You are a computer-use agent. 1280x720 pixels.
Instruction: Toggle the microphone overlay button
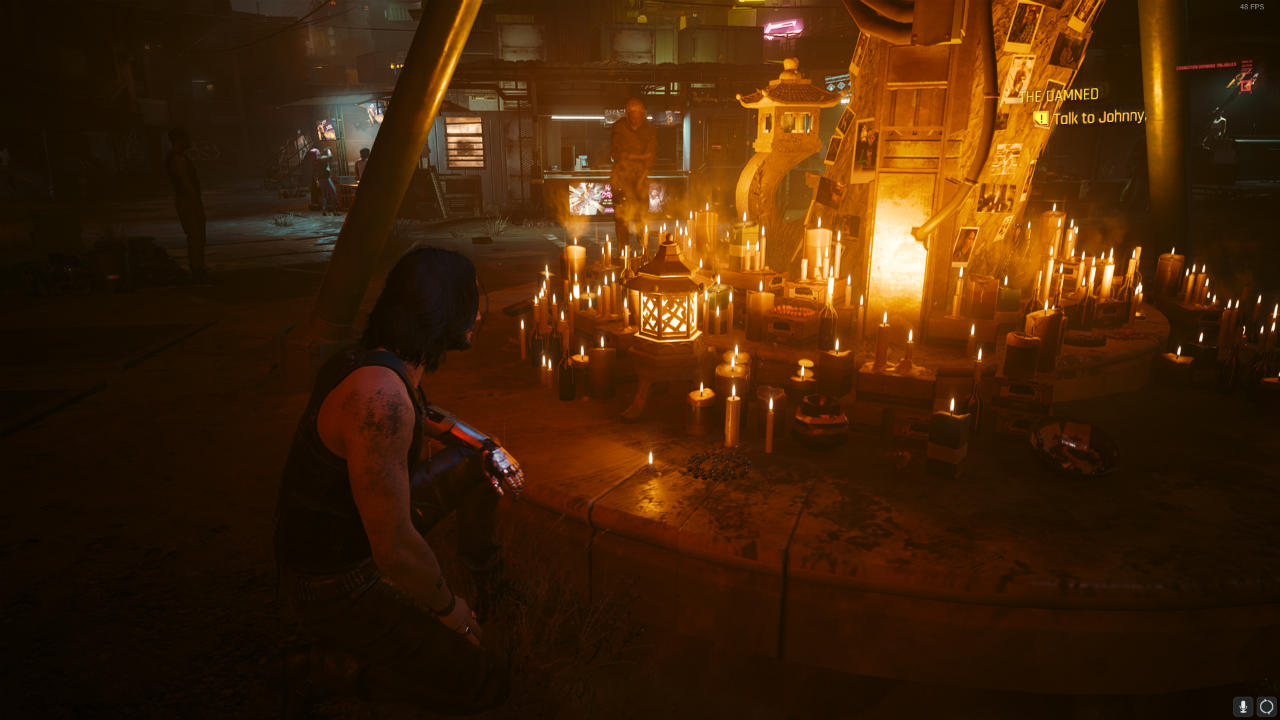[x=1243, y=706]
